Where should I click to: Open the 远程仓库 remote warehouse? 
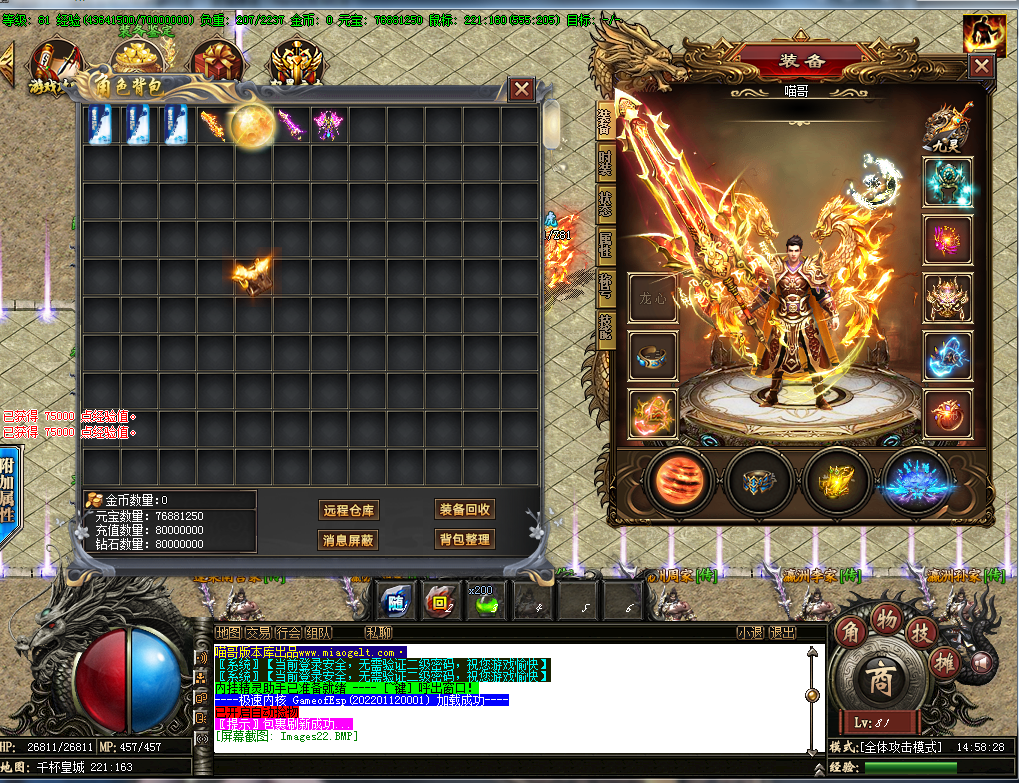click(348, 510)
